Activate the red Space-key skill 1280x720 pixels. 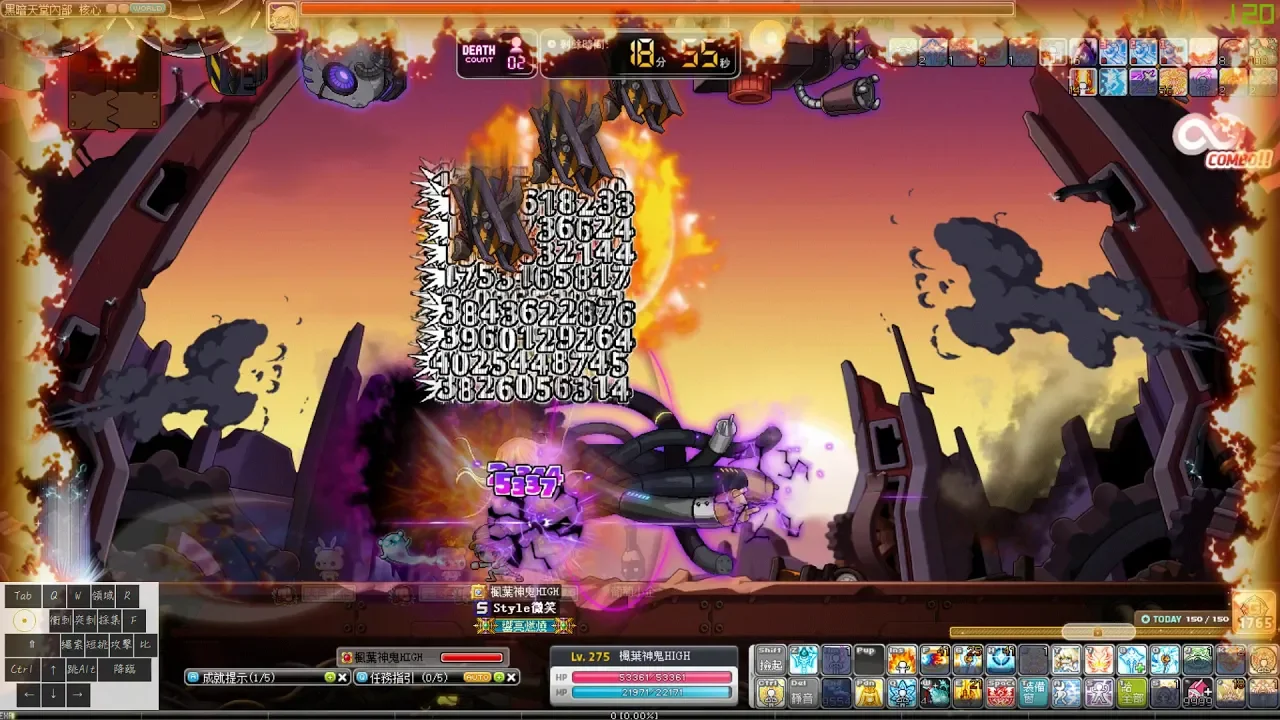pyautogui.click(x=1000, y=692)
